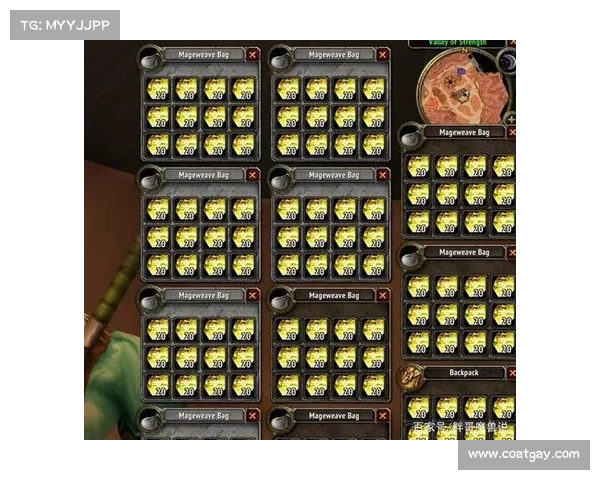The width and height of the screenshot is (600, 480).
Task: Zoom in on the minimap
Action: (511, 118)
